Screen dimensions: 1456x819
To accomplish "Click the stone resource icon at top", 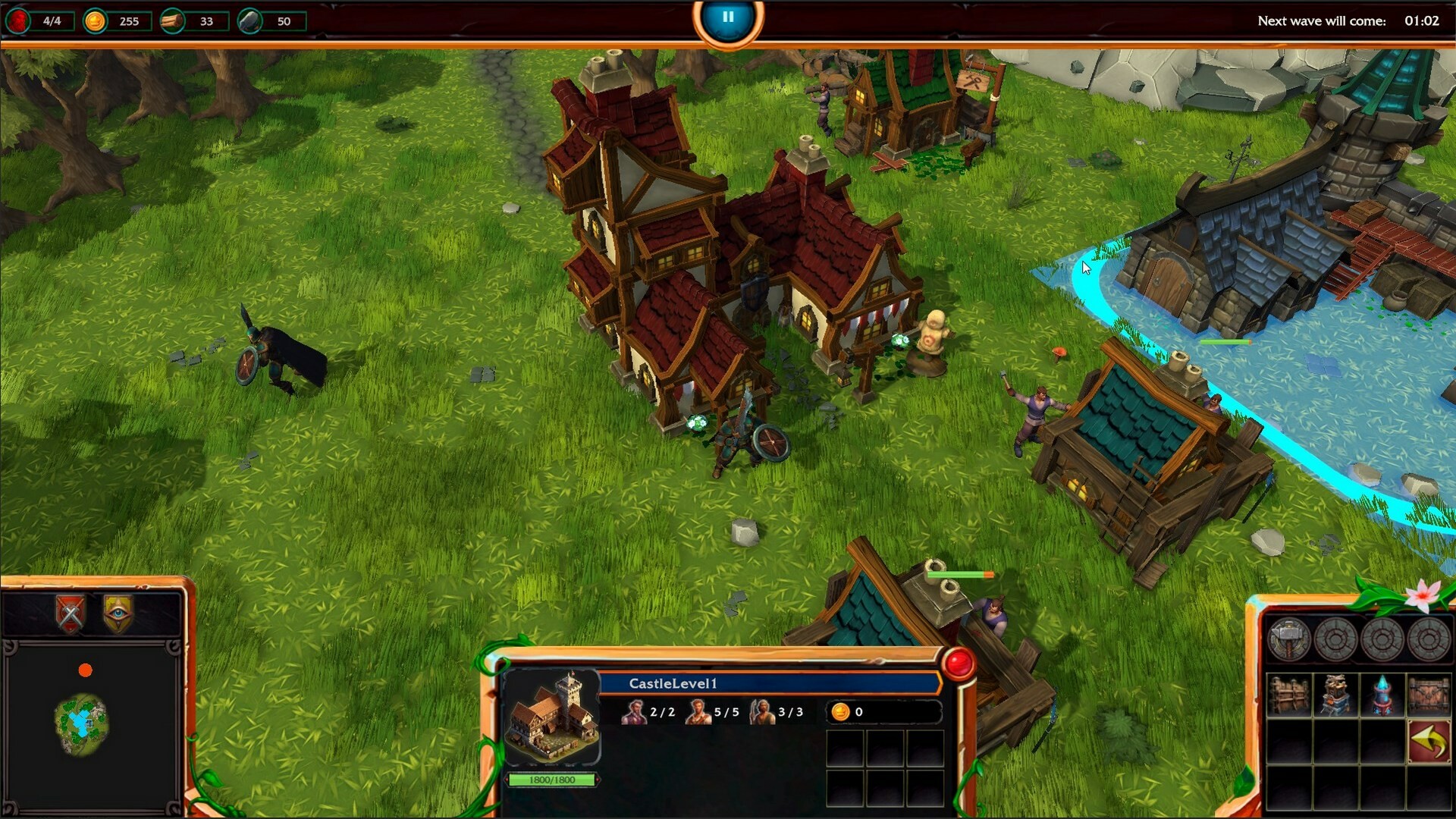I will pos(250,21).
